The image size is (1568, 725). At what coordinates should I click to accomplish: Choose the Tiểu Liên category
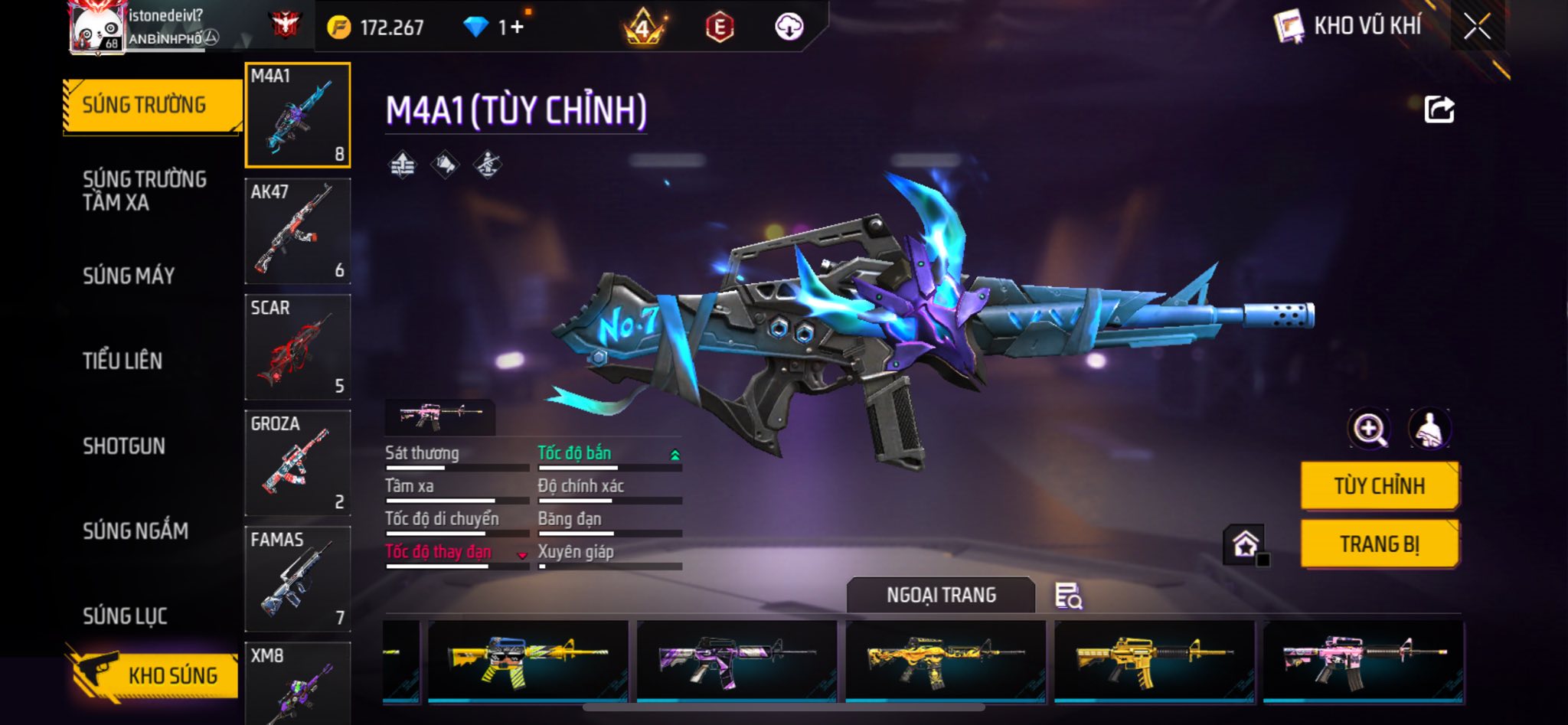tap(122, 361)
